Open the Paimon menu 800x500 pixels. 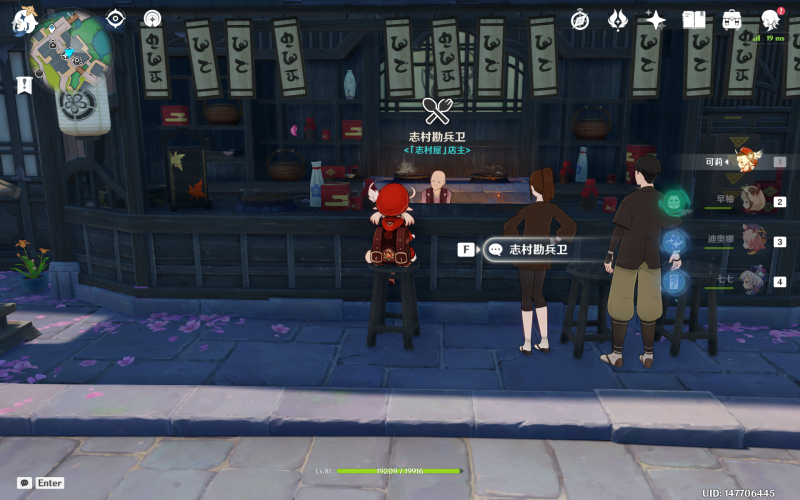point(24,19)
